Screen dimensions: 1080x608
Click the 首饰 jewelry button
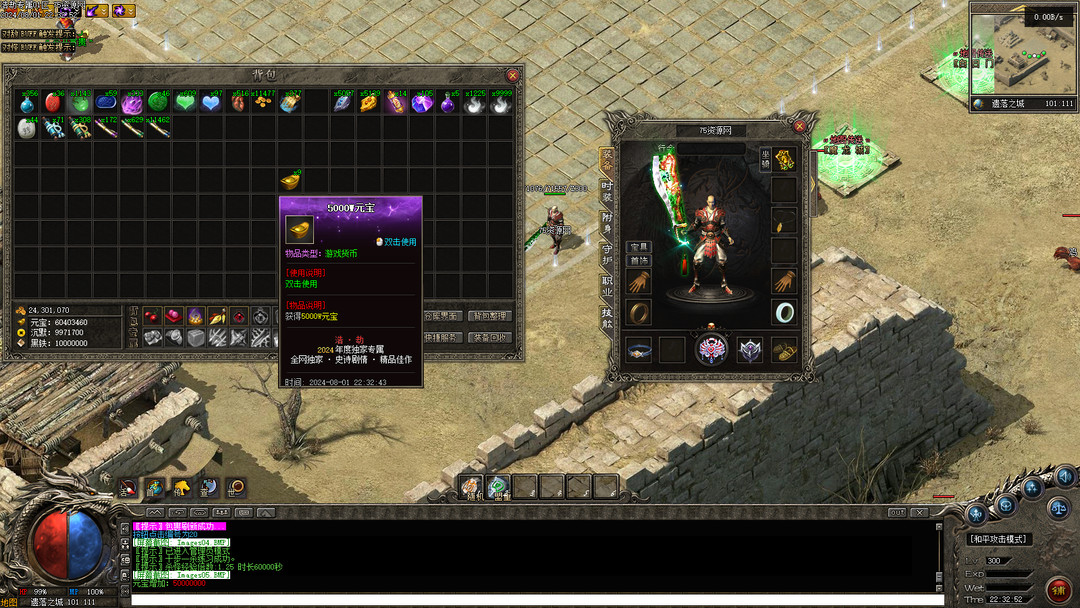(x=638, y=260)
